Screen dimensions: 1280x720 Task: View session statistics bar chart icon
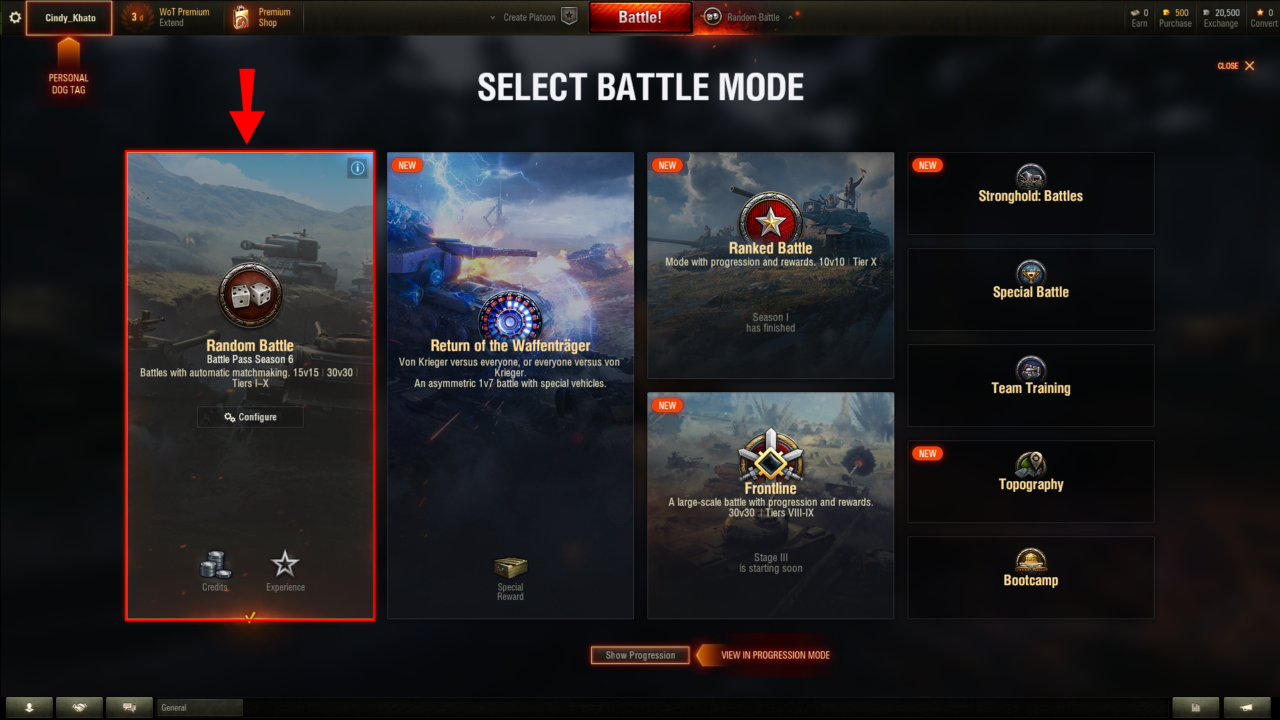point(1196,707)
